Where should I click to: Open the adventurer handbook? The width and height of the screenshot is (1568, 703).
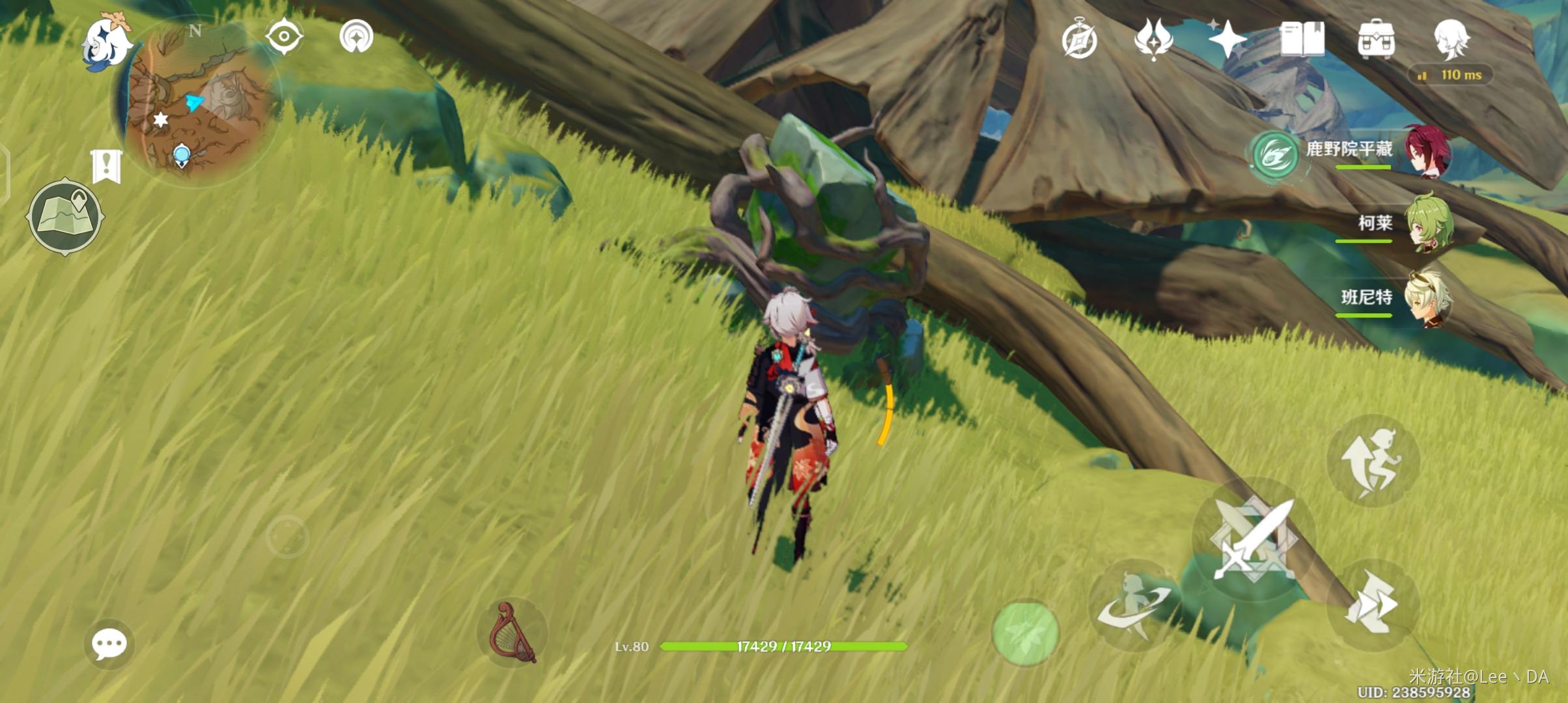[1302, 39]
